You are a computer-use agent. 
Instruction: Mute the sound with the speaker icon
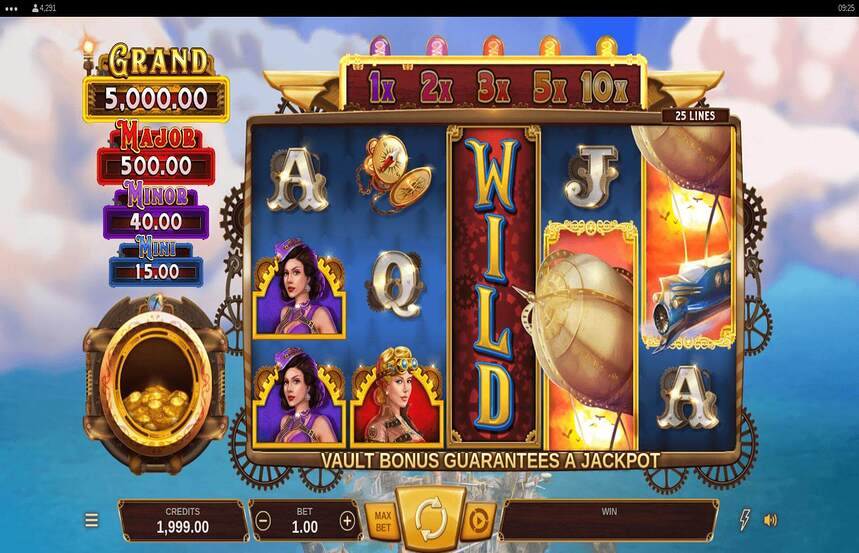[x=771, y=520]
